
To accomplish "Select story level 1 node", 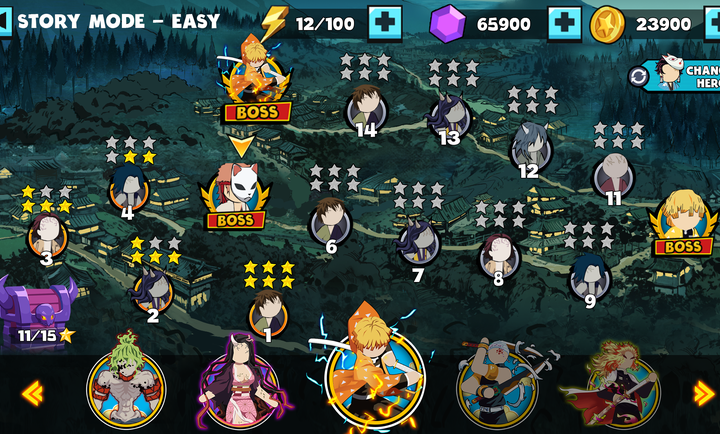I will [x=268, y=312].
